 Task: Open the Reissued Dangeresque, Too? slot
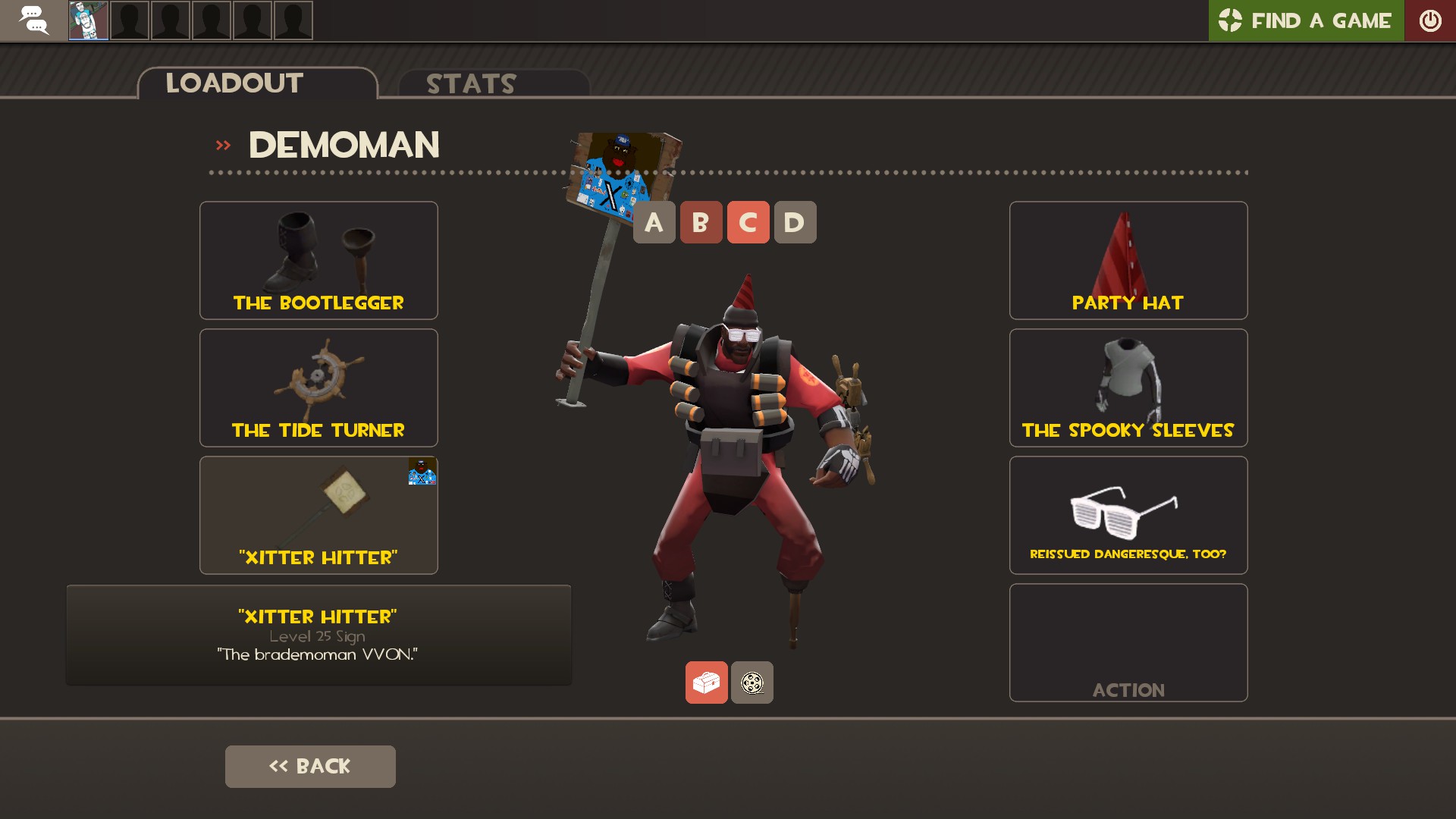[1128, 515]
